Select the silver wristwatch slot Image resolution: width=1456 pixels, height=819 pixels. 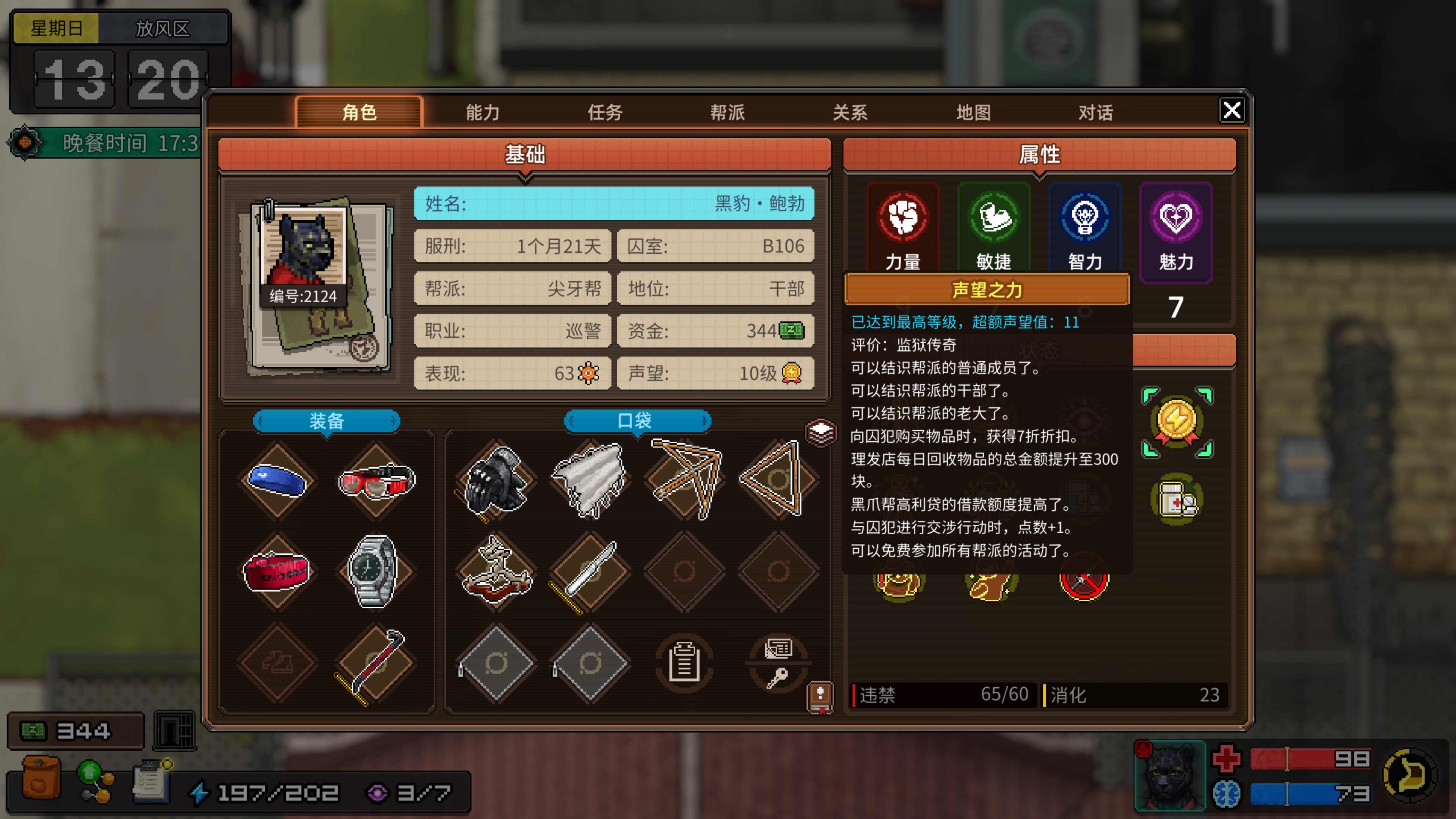tap(373, 571)
